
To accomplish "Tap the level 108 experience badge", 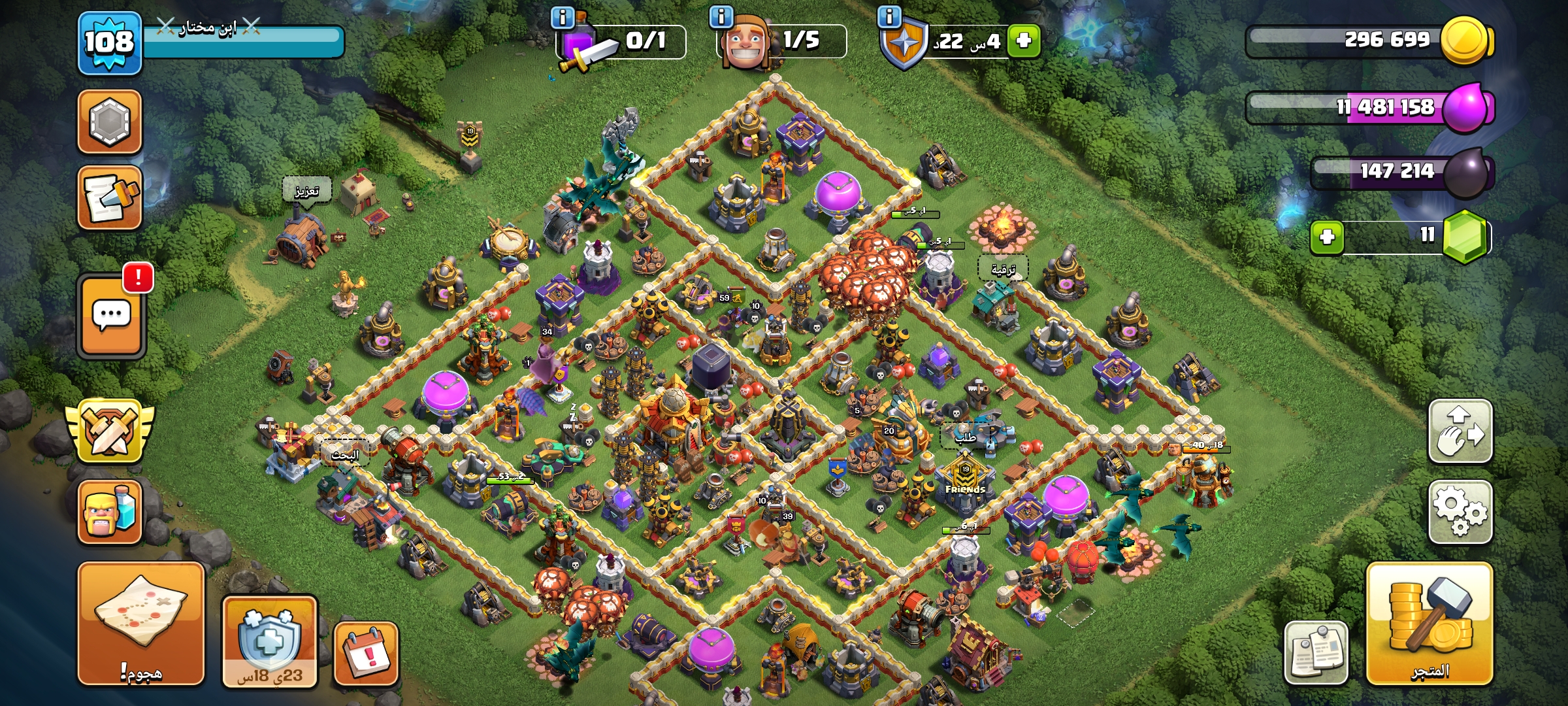I will tap(108, 43).
